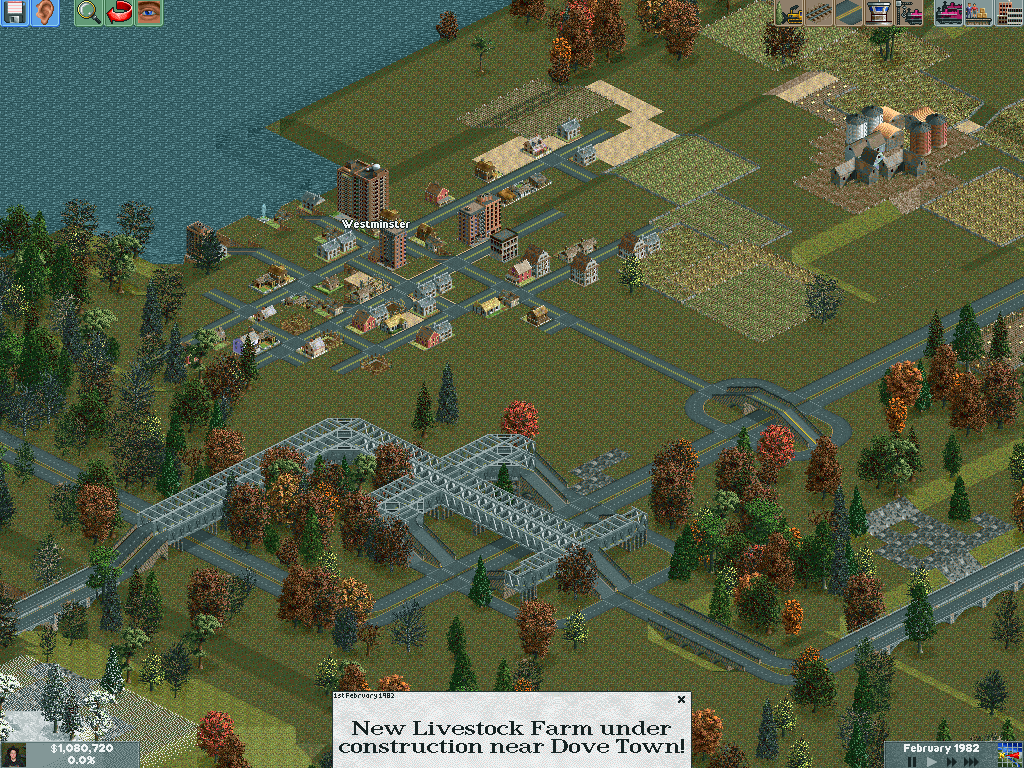Screen dimensions: 1024x768
Task: Open the Livestock Farm news announcement
Action: pos(511,737)
